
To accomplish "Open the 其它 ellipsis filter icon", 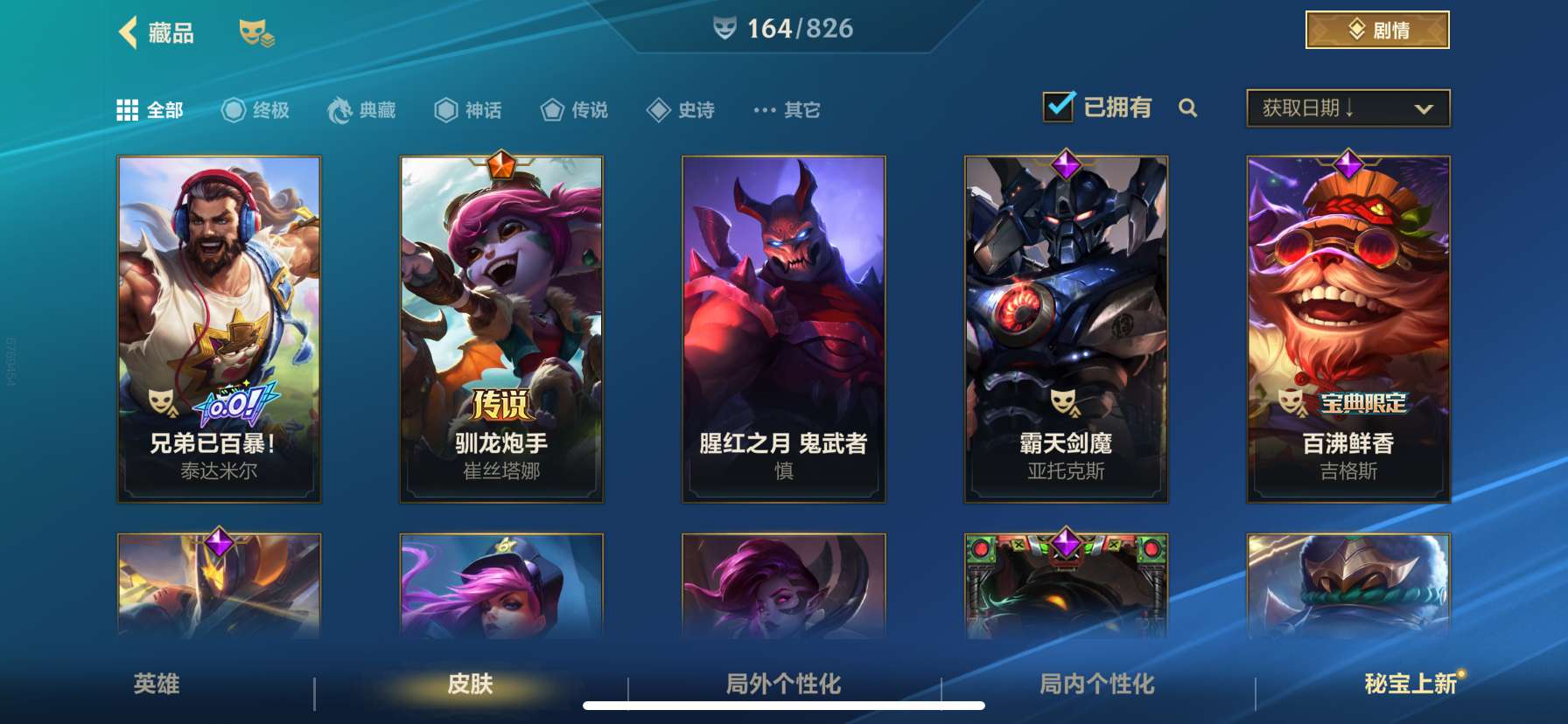I will pos(762,110).
